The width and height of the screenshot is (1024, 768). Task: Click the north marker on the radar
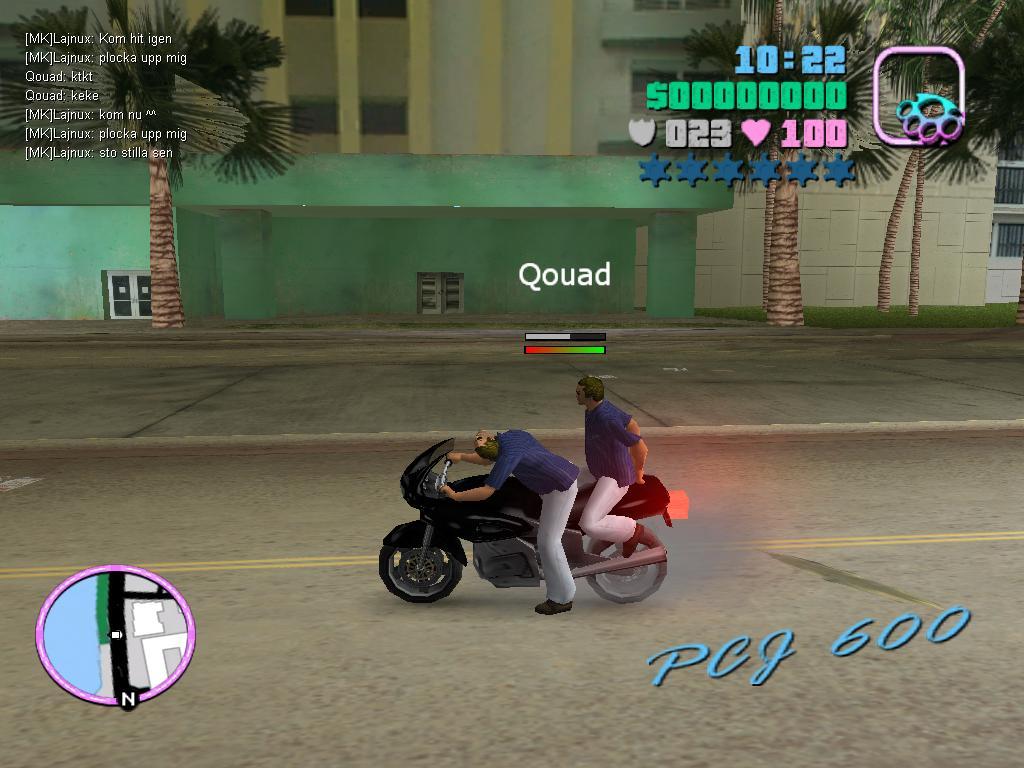pyautogui.click(x=128, y=700)
